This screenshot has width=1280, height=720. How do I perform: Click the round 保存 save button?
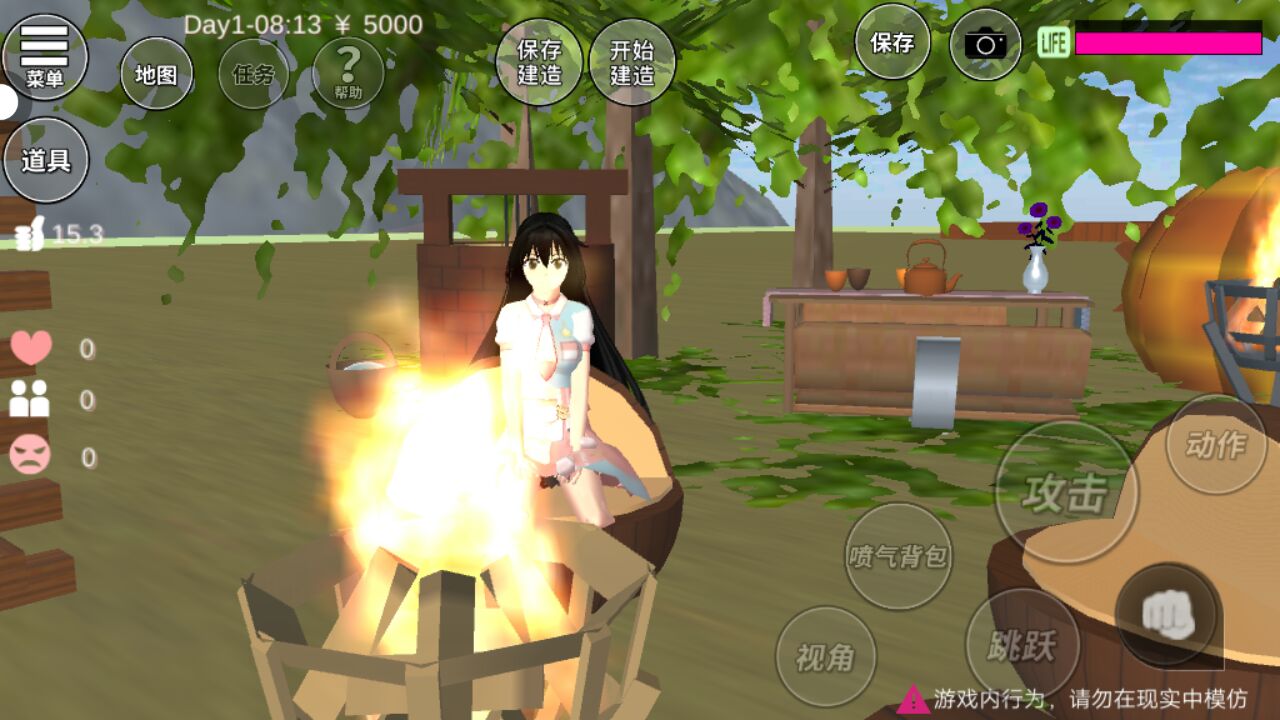click(x=892, y=42)
